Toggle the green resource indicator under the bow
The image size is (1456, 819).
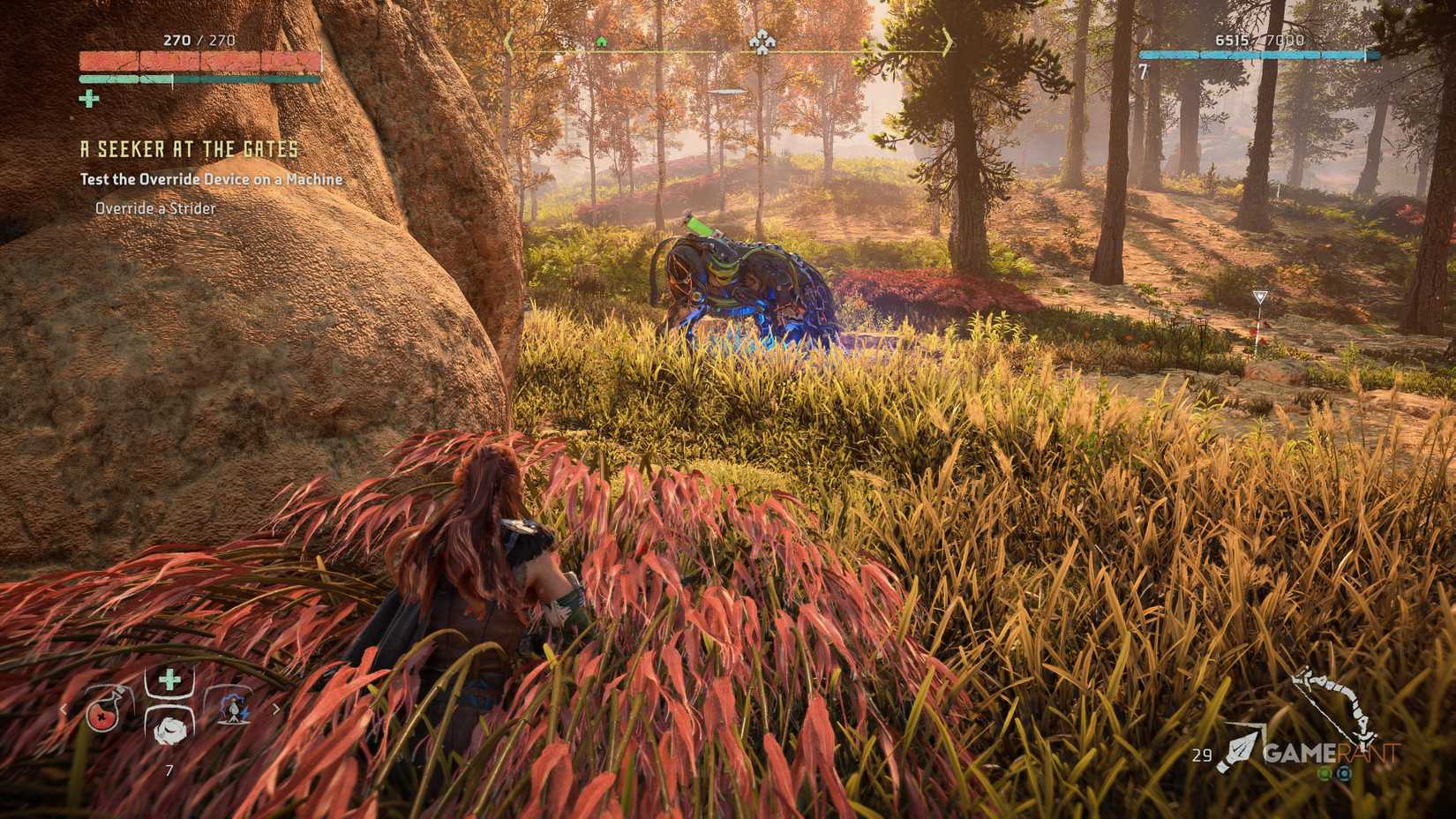click(x=1324, y=774)
